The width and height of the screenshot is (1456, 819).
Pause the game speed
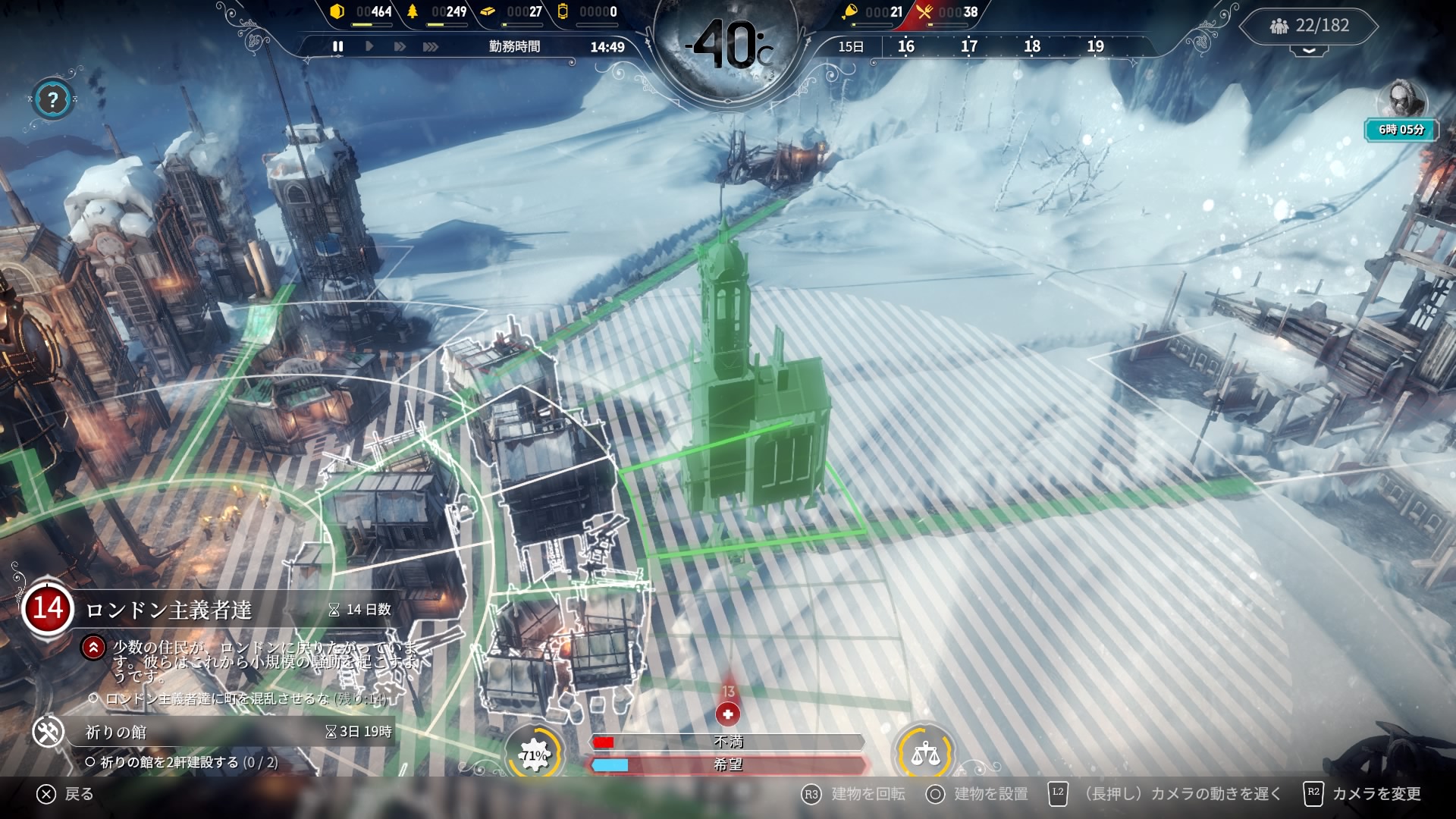(338, 46)
